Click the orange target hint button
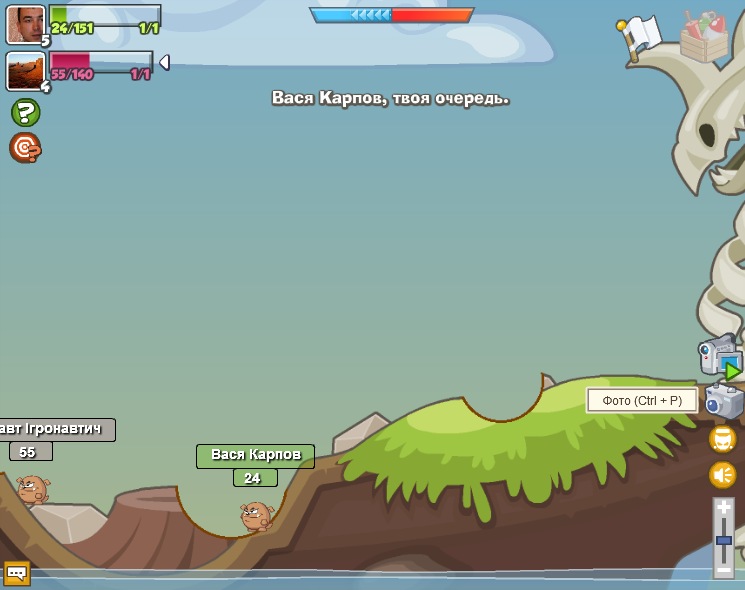This screenshot has width=745, height=590. tap(25, 148)
